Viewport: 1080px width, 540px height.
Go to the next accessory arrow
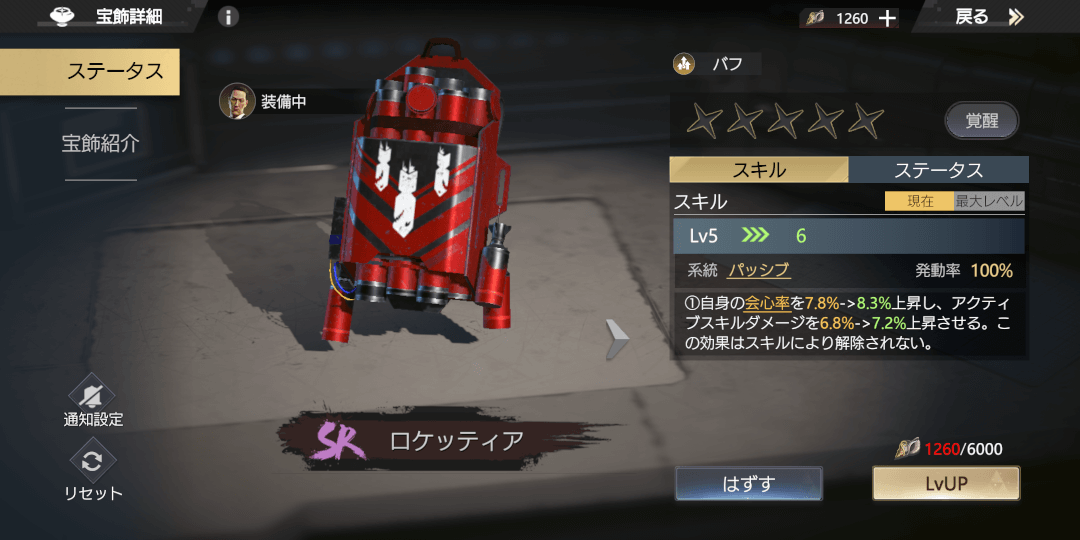tap(617, 340)
